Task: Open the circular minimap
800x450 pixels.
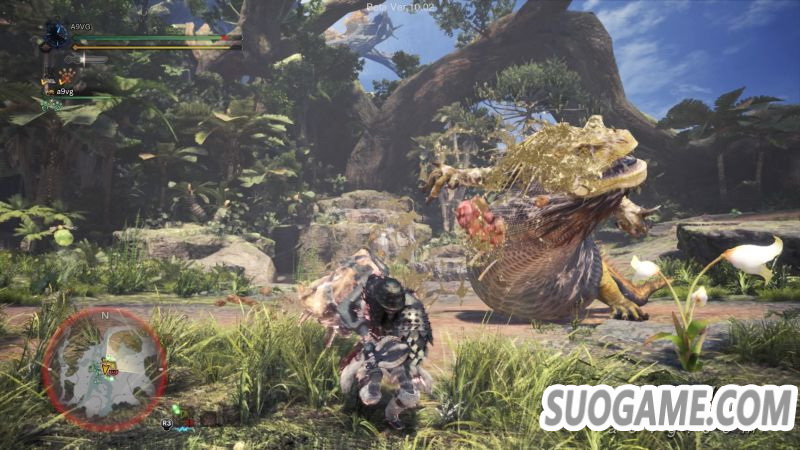Action: point(105,369)
